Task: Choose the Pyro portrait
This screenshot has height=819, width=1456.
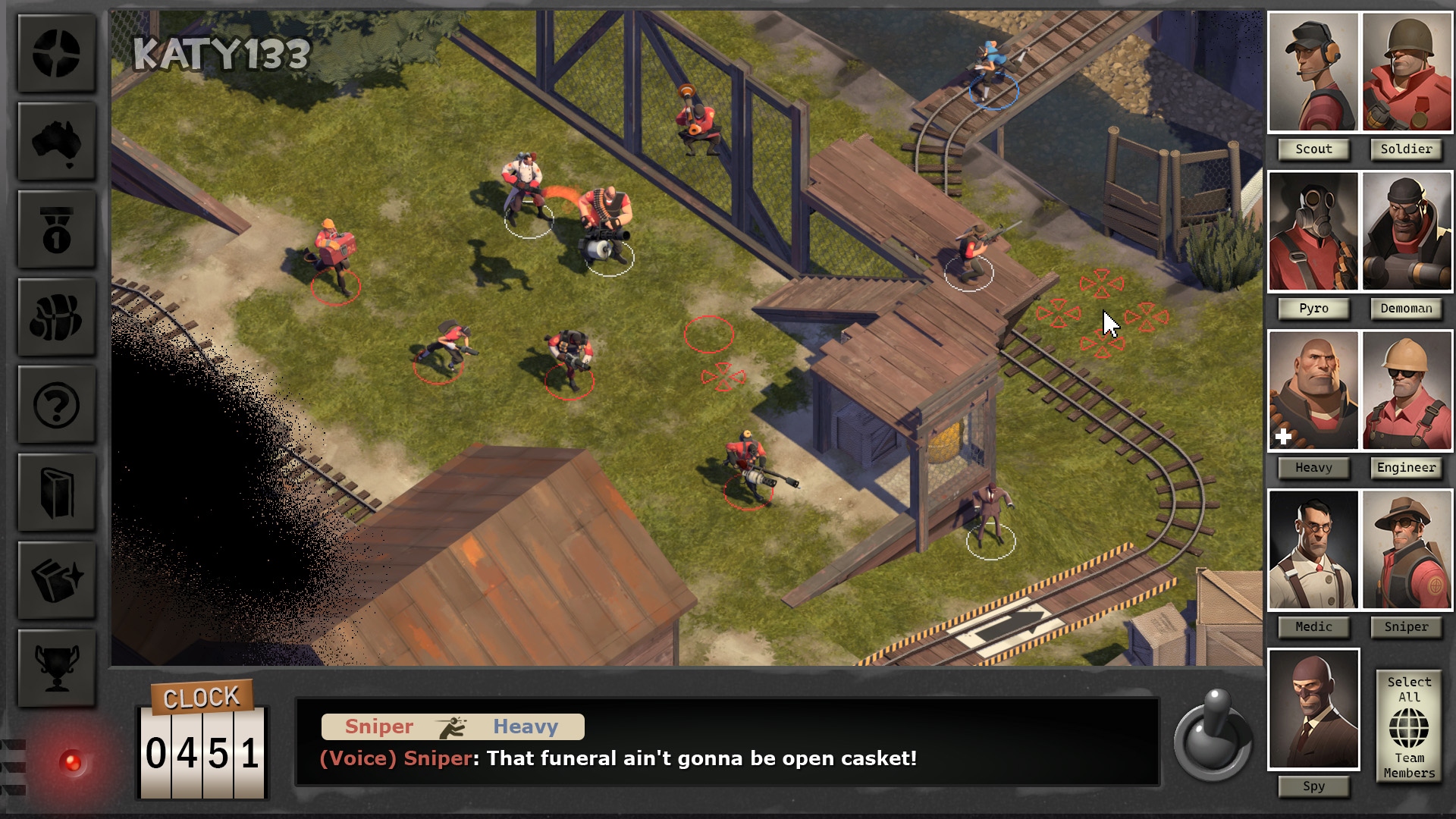Action: pyautogui.click(x=1313, y=231)
